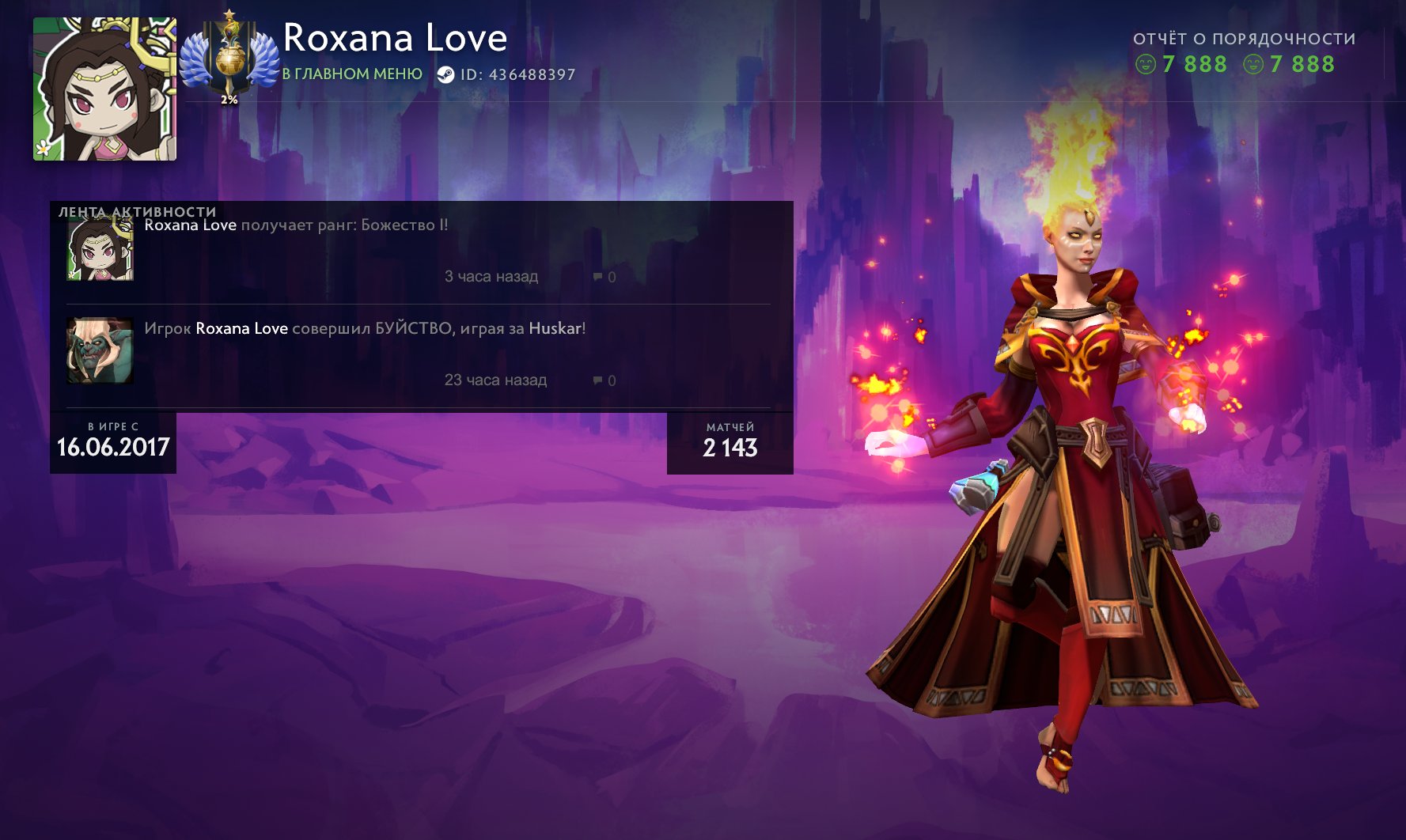Click the Huskar hero name link

pyautogui.click(x=555, y=328)
